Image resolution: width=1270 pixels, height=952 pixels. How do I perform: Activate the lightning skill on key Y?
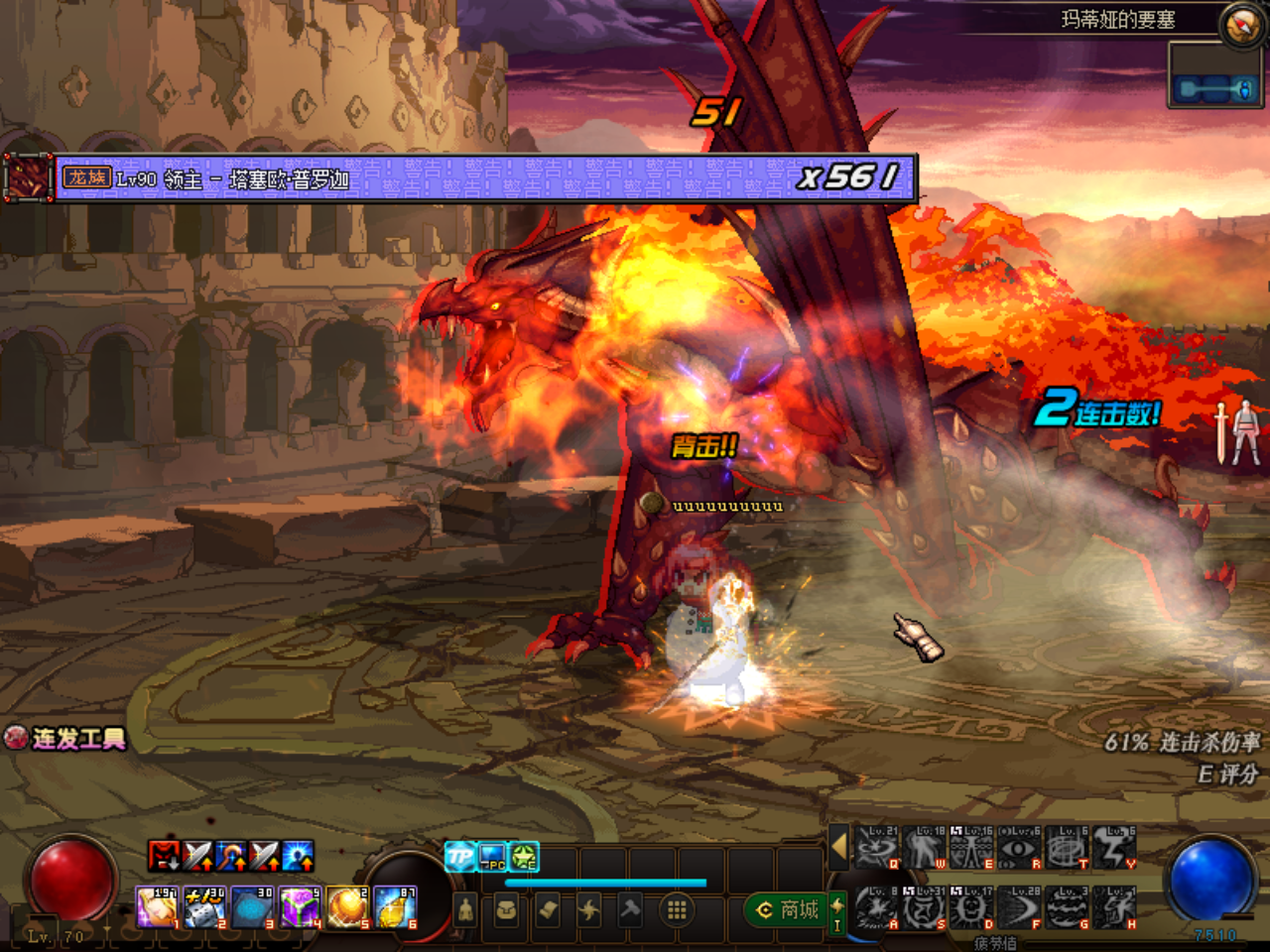pos(1114,848)
